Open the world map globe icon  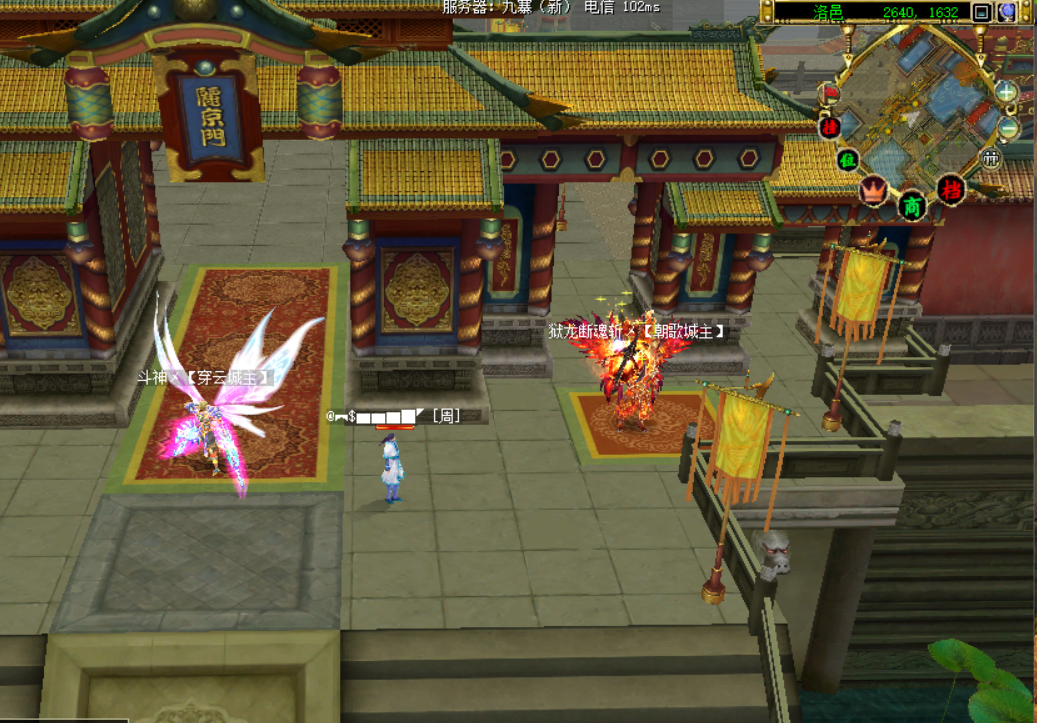[x=1007, y=13]
